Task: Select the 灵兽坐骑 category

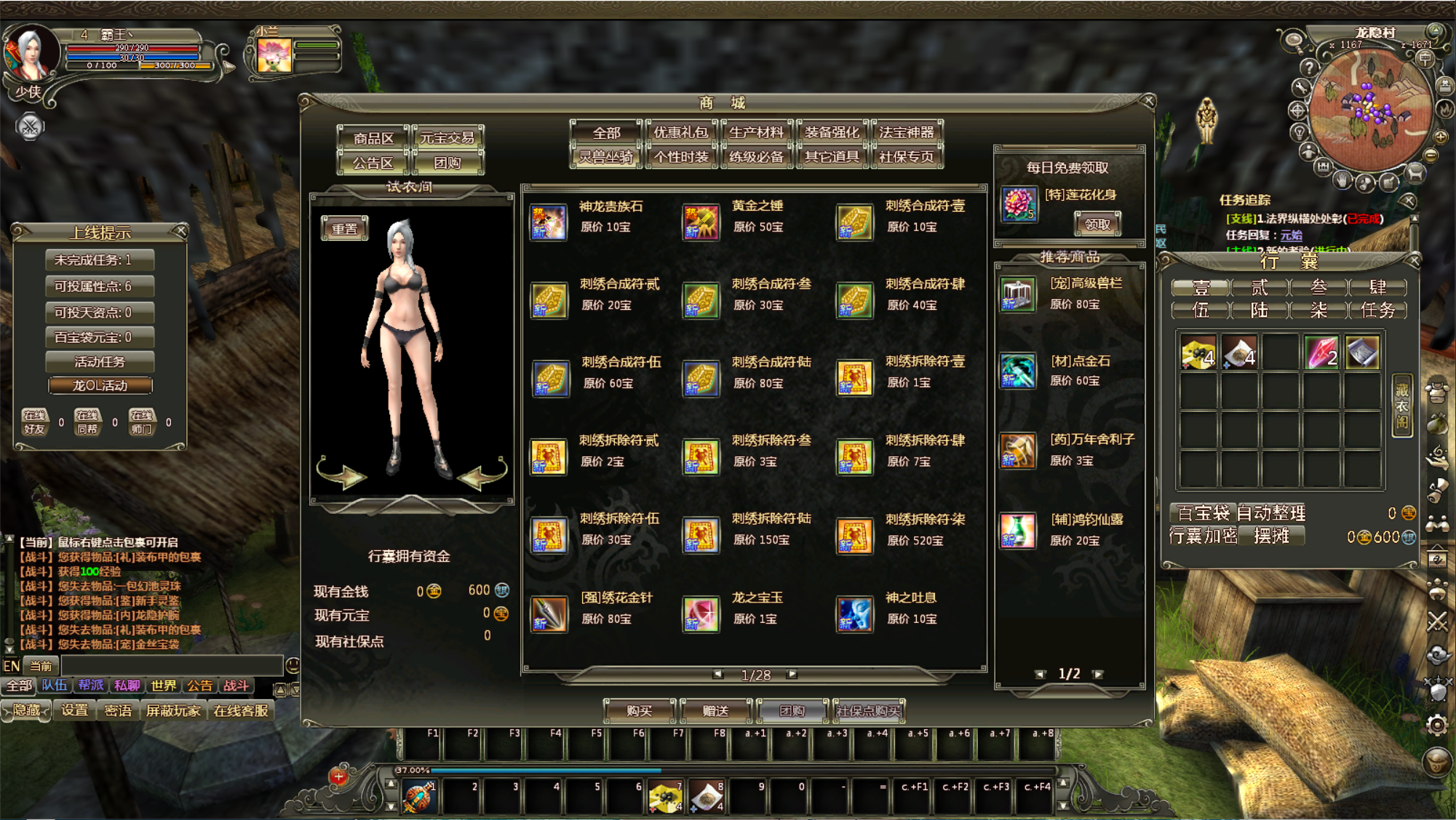Action: (605, 156)
